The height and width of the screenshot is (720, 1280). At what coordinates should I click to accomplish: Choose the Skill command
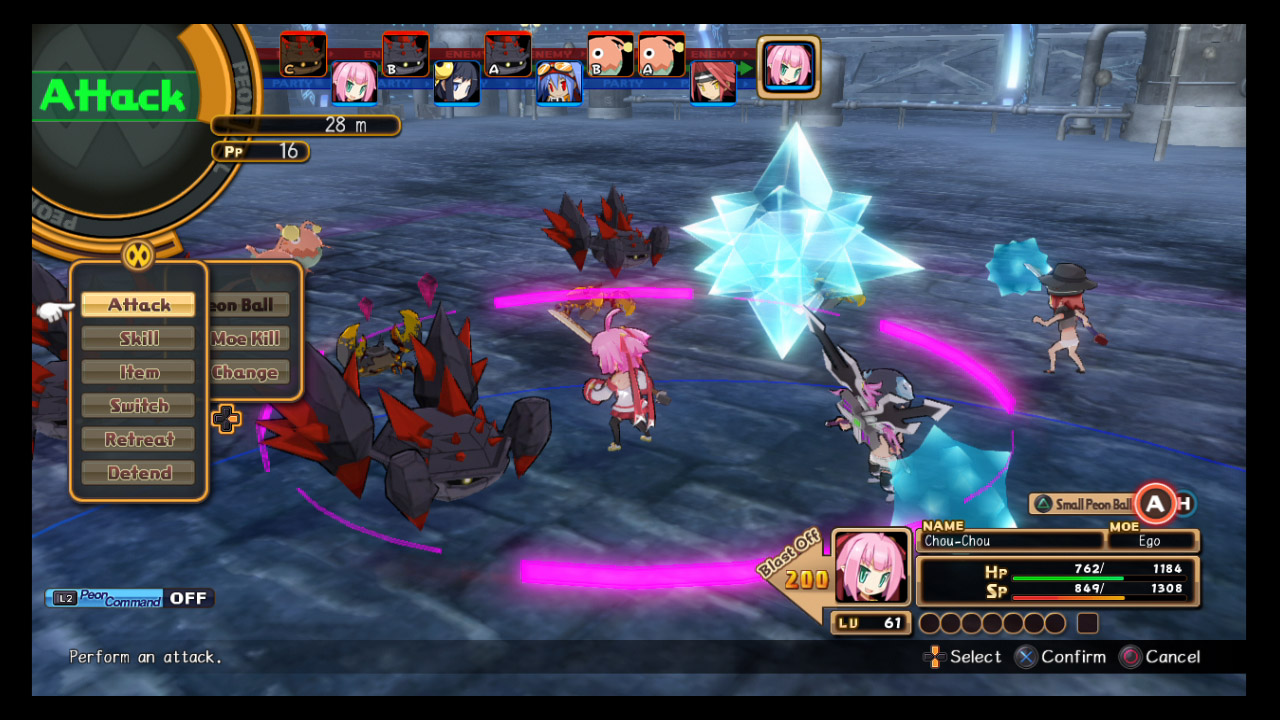coord(139,338)
